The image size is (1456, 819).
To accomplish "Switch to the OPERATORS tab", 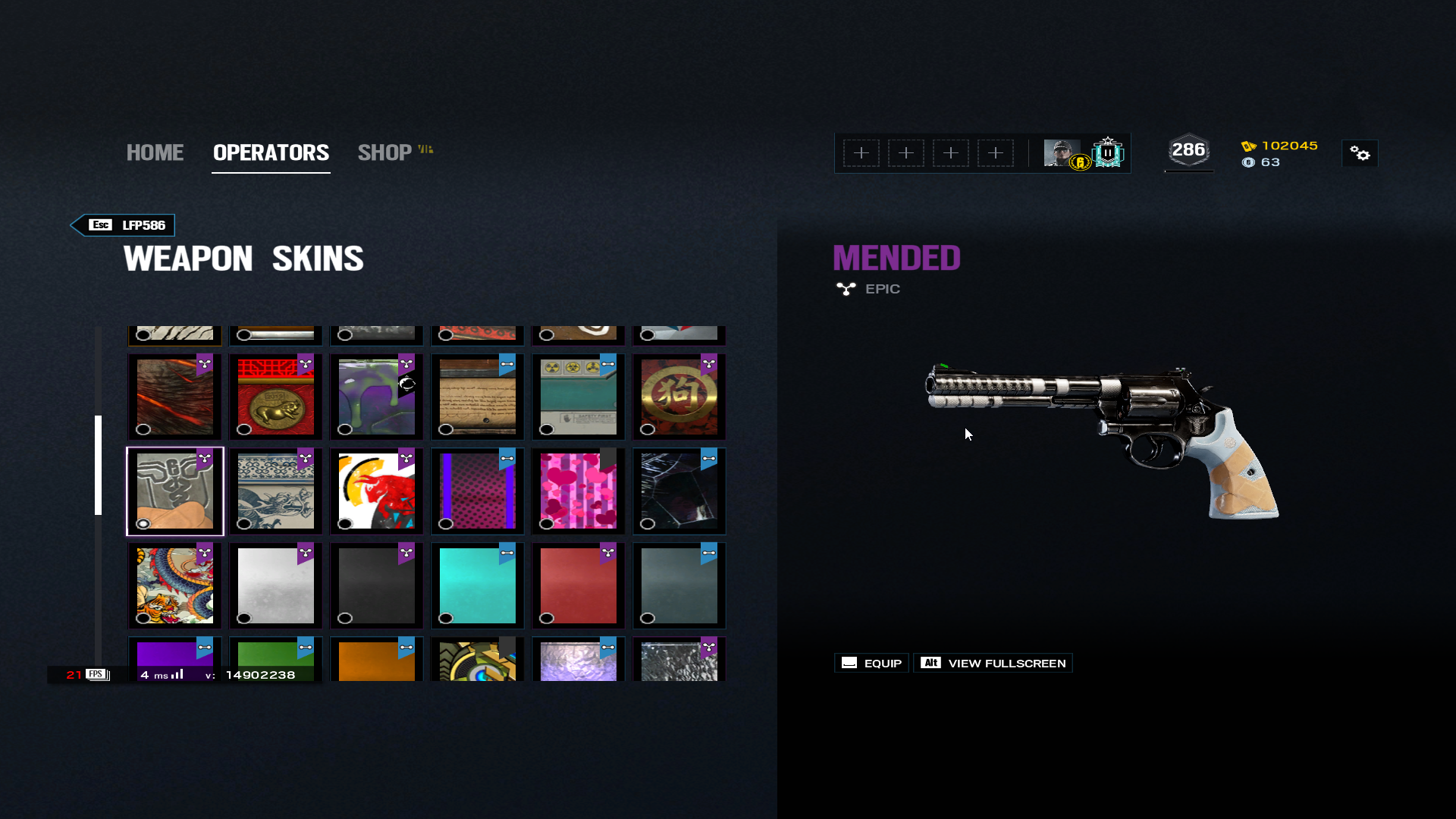I will (271, 152).
